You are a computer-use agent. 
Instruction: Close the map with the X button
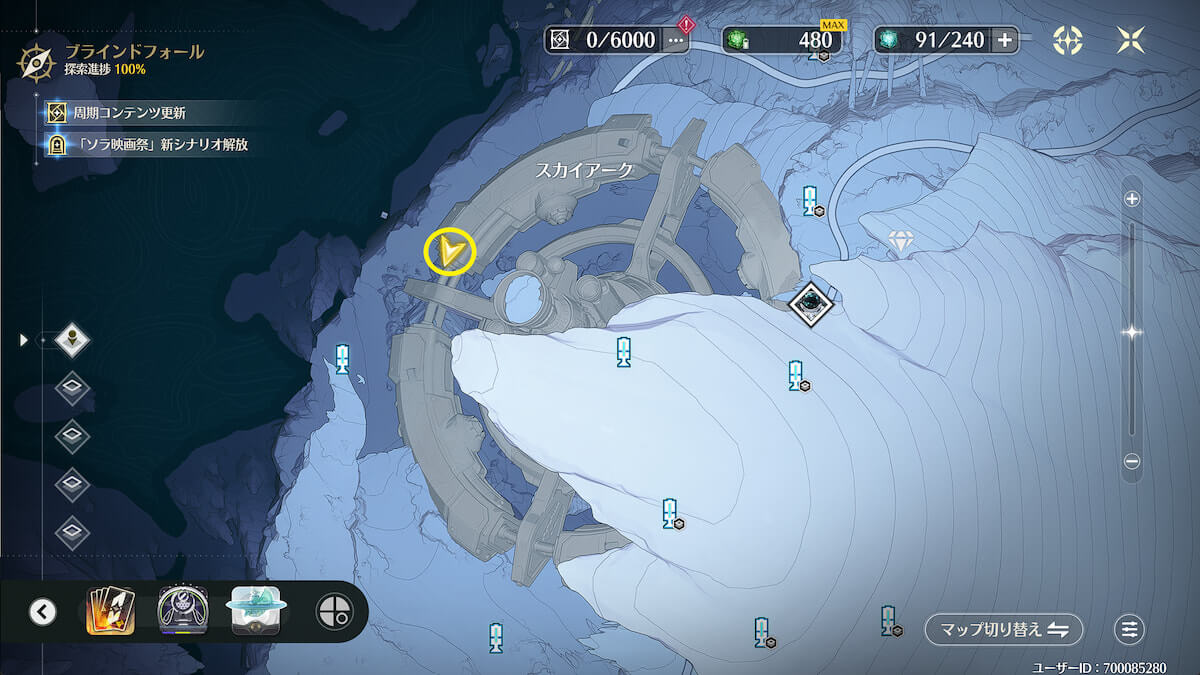pos(1131,40)
